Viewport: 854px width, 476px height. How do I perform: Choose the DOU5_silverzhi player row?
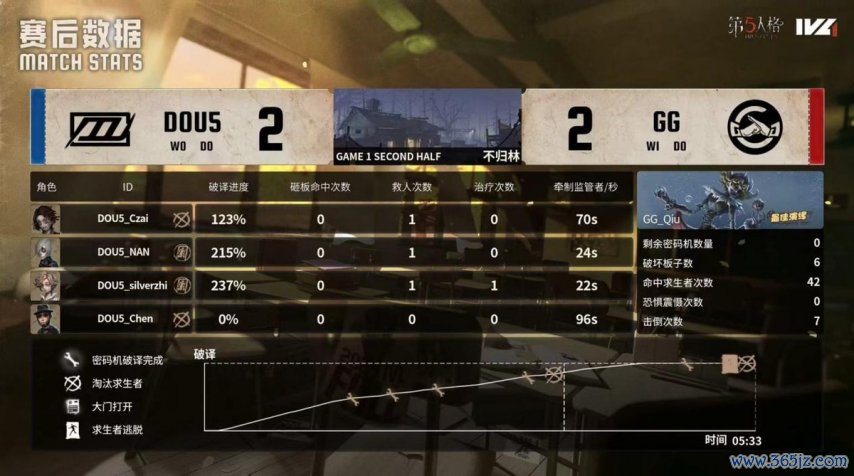click(125, 286)
